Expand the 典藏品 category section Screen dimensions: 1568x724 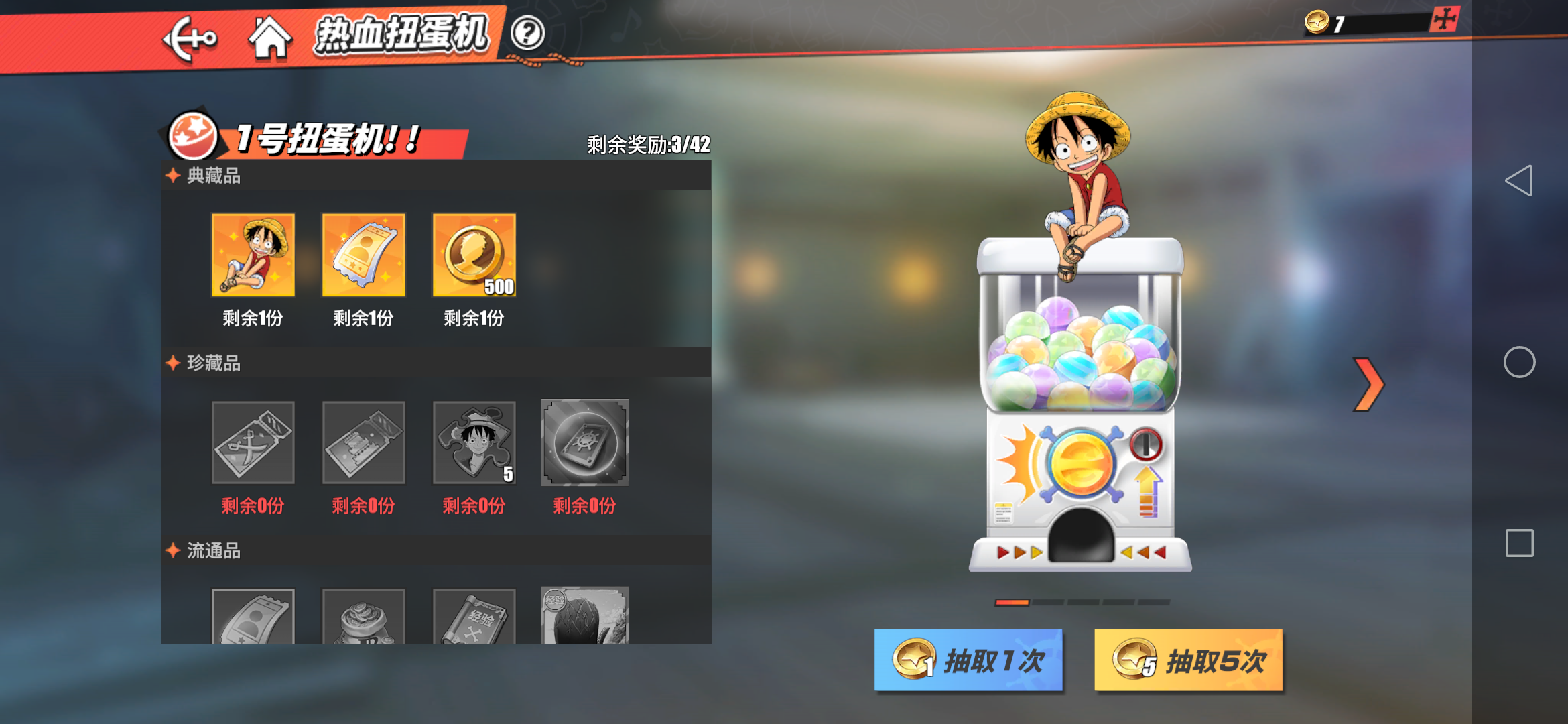point(214,176)
